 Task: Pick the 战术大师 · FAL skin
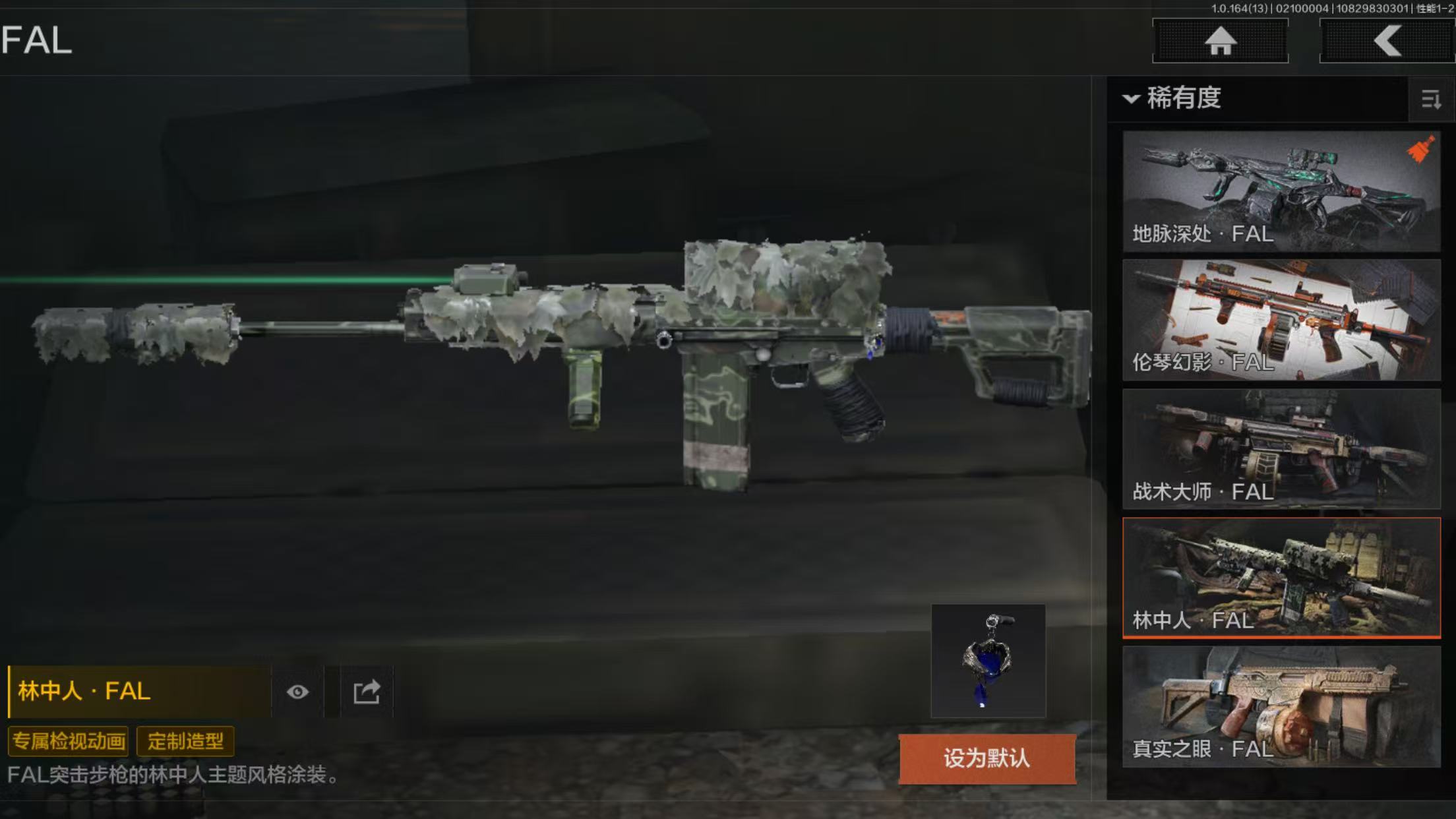1281,448
